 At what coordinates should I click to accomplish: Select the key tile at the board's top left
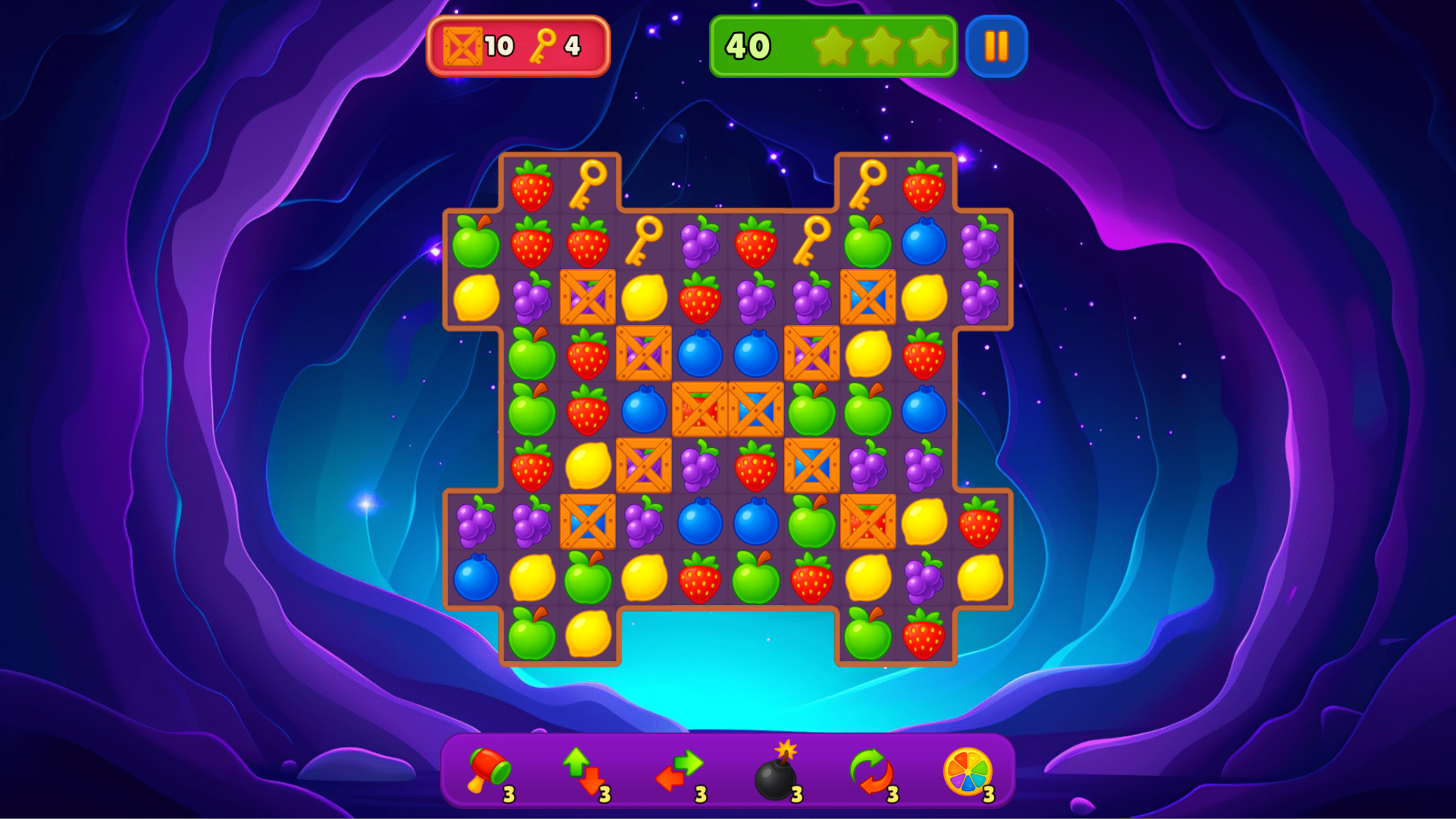[x=588, y=184]
